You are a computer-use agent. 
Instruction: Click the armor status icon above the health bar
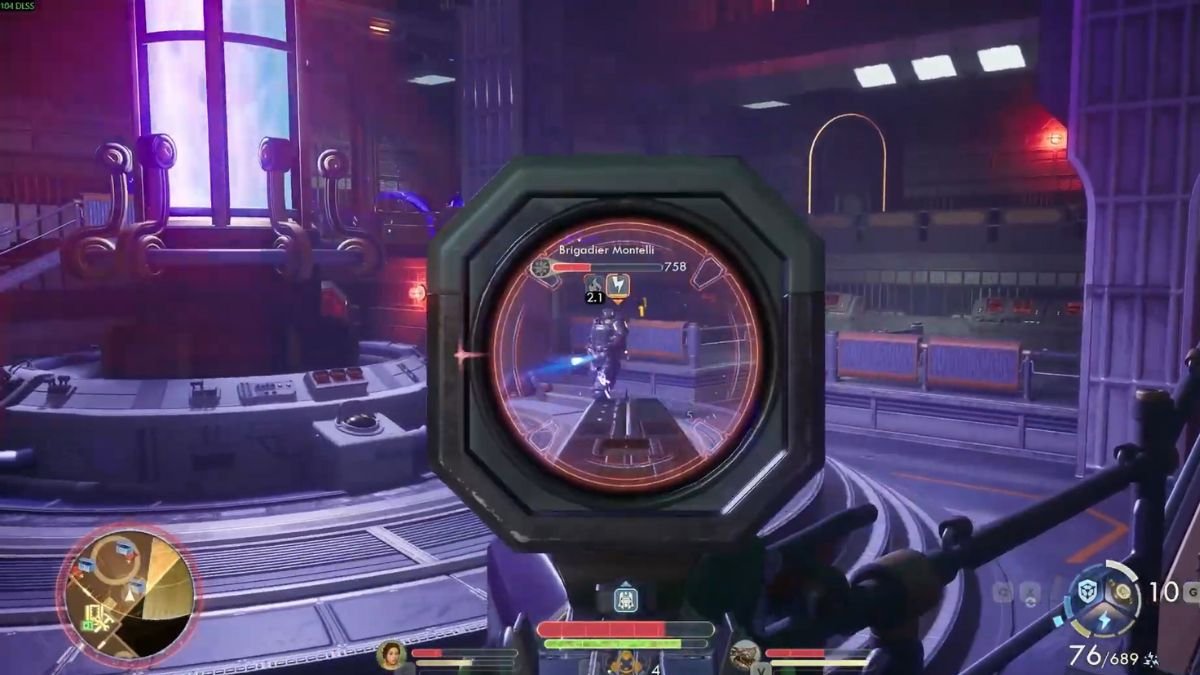pyautogui.click(x=625, y=600)
